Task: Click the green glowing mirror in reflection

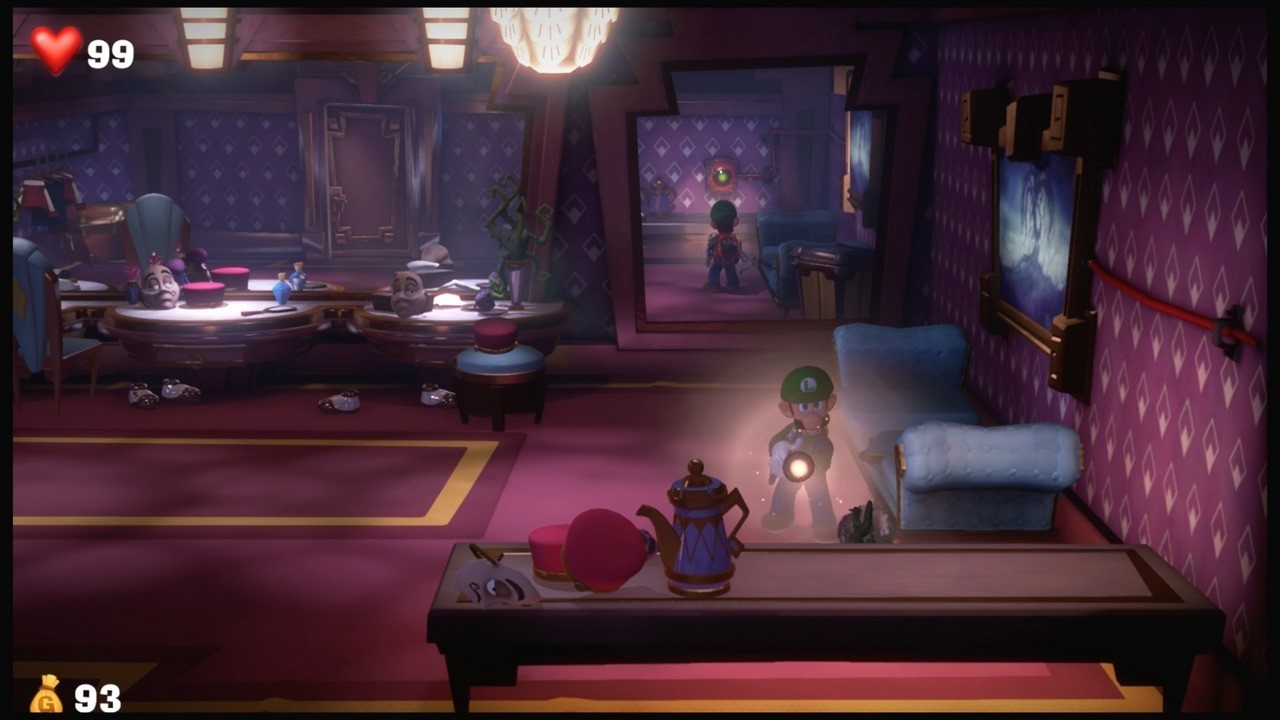Action: point(722,178)
